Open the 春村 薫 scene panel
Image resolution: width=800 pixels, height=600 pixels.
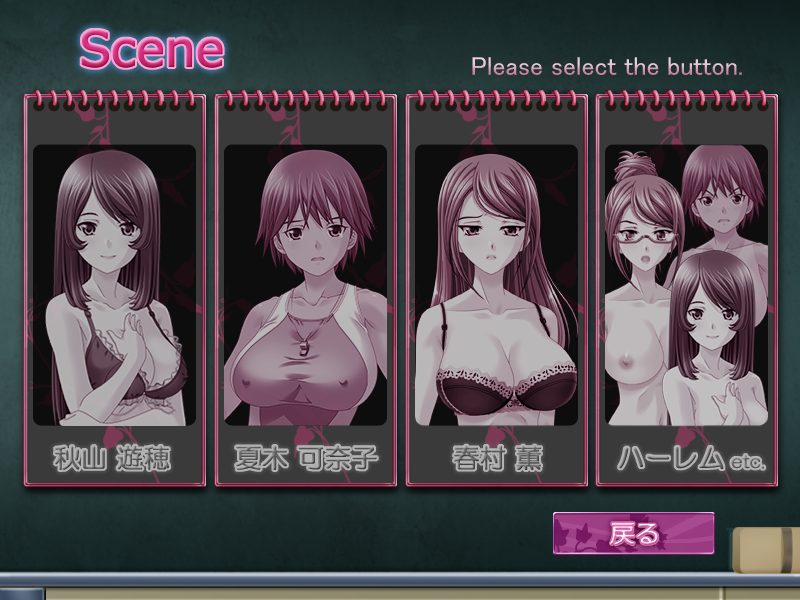[x=496, y=290]
